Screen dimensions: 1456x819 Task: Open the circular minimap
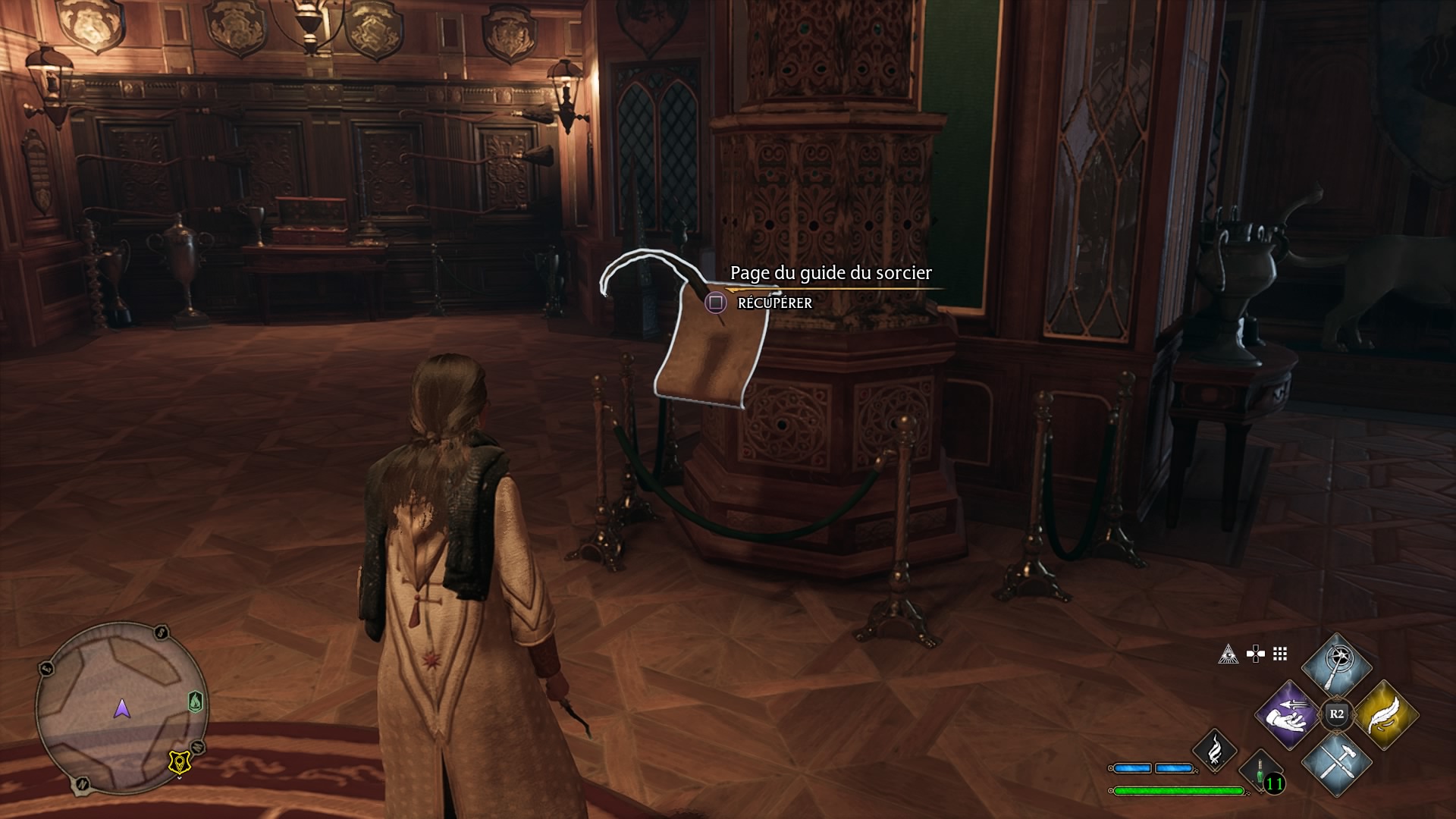pyautogui.click(x=121, y=708)
